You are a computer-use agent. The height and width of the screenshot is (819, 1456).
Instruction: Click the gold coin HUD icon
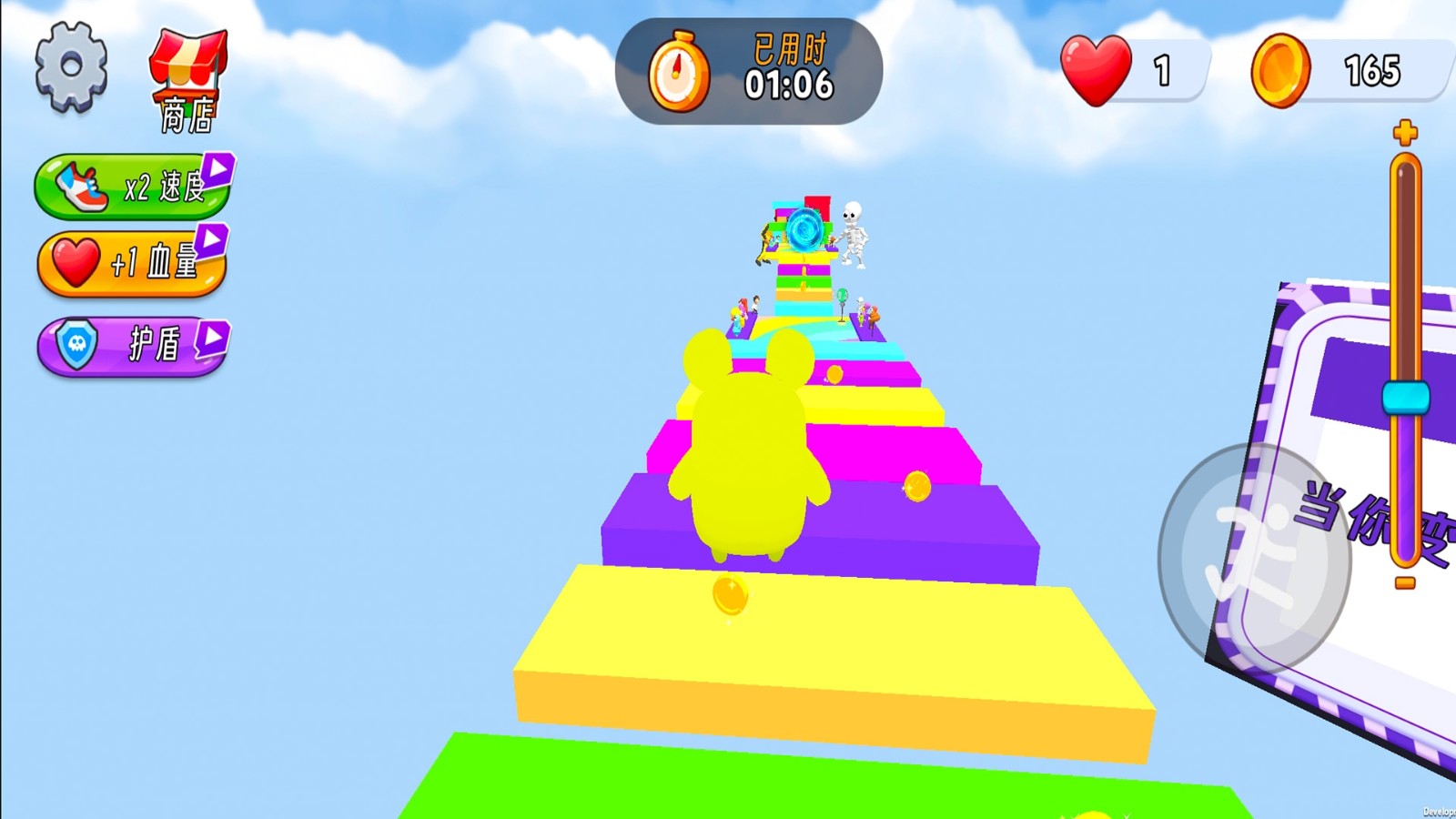1284,70
